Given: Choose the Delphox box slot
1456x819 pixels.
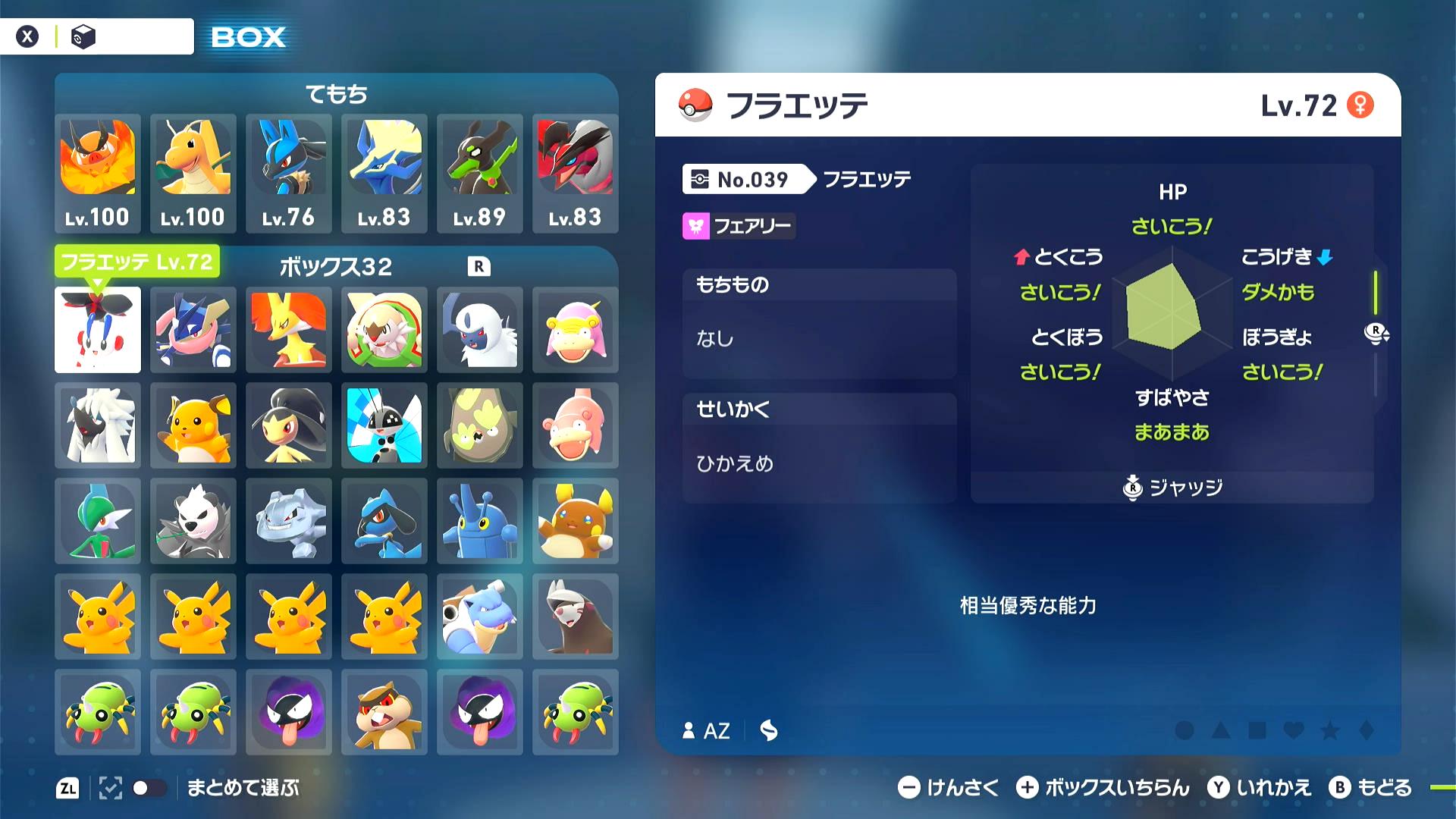Looking at the screenshot, I should click(x=288, y=330).
